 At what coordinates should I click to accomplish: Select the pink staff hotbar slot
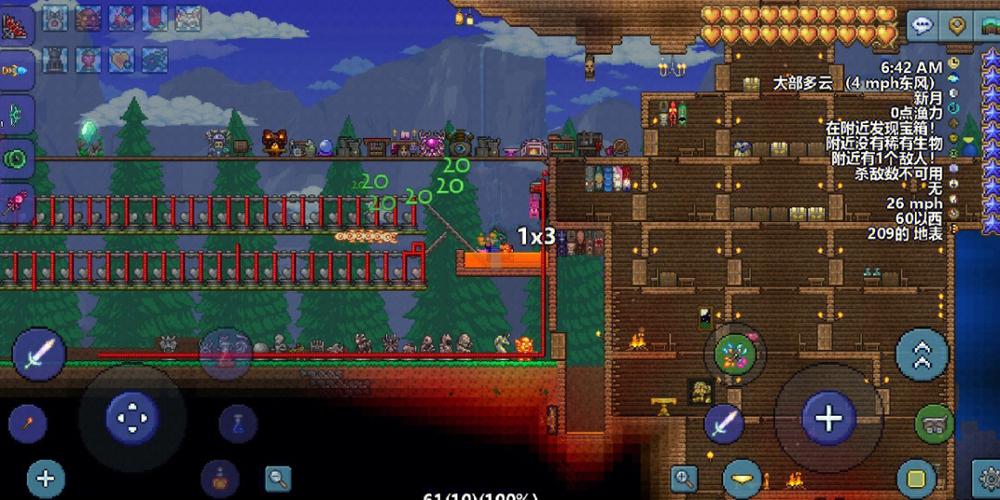[x=16, y=202]
